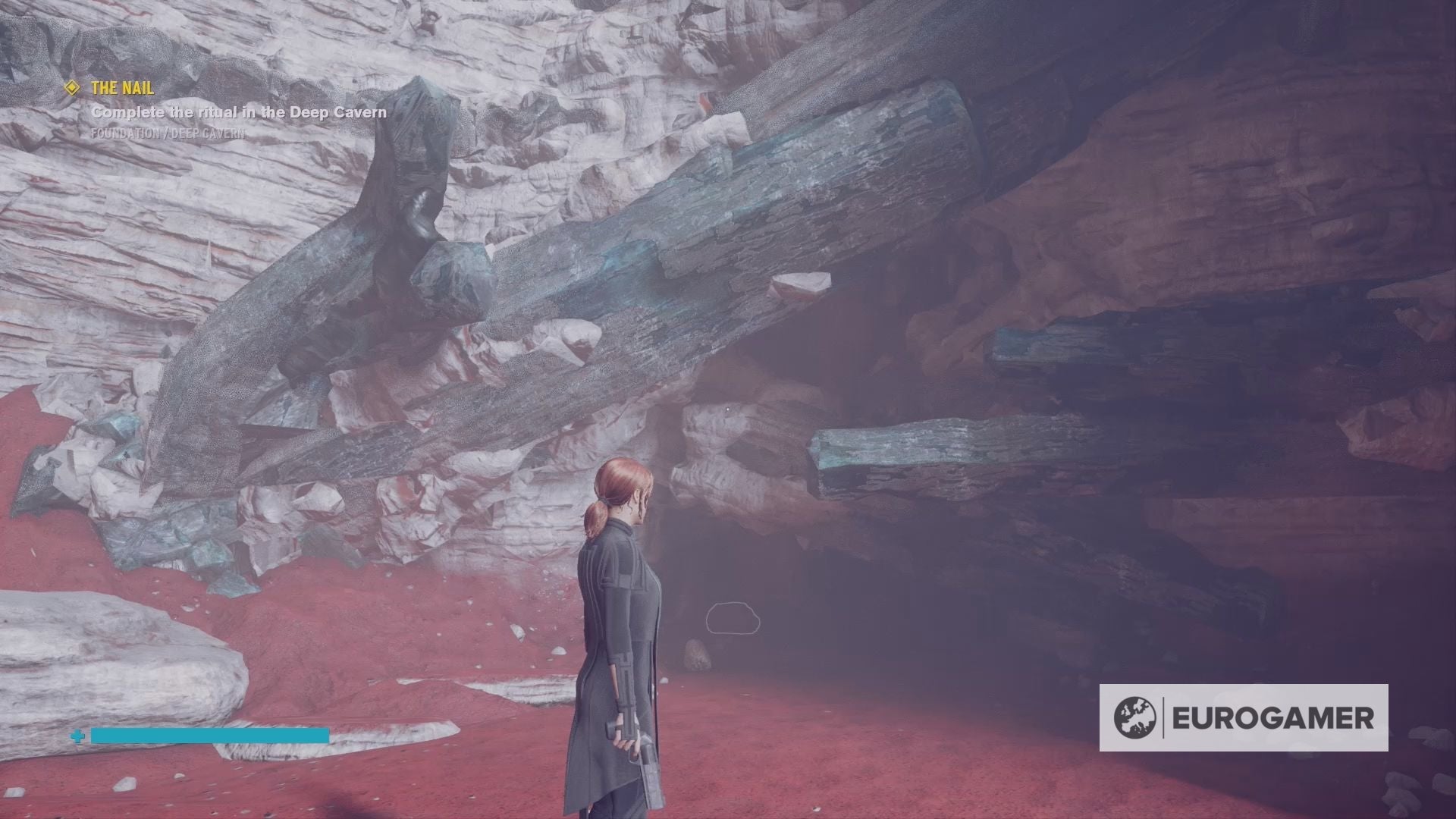Click the yellow diamond quest marker icon
Screen dimensions: 1456x819
[x=71, y=88]
